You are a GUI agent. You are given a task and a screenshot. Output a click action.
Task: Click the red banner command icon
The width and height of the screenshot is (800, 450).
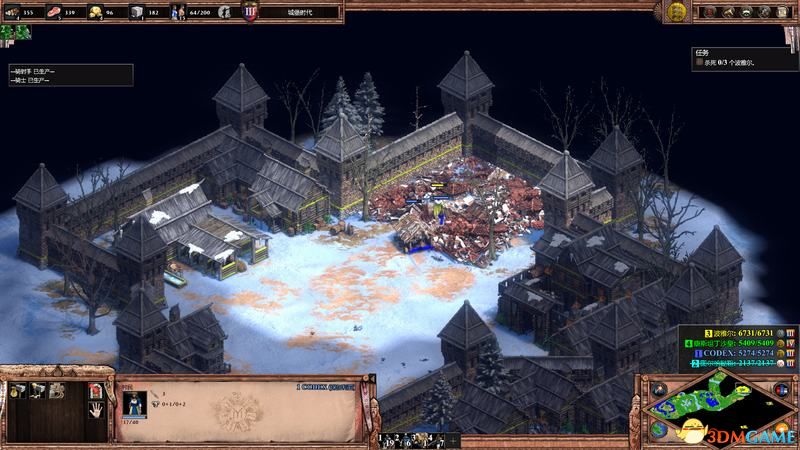[95, 389]
